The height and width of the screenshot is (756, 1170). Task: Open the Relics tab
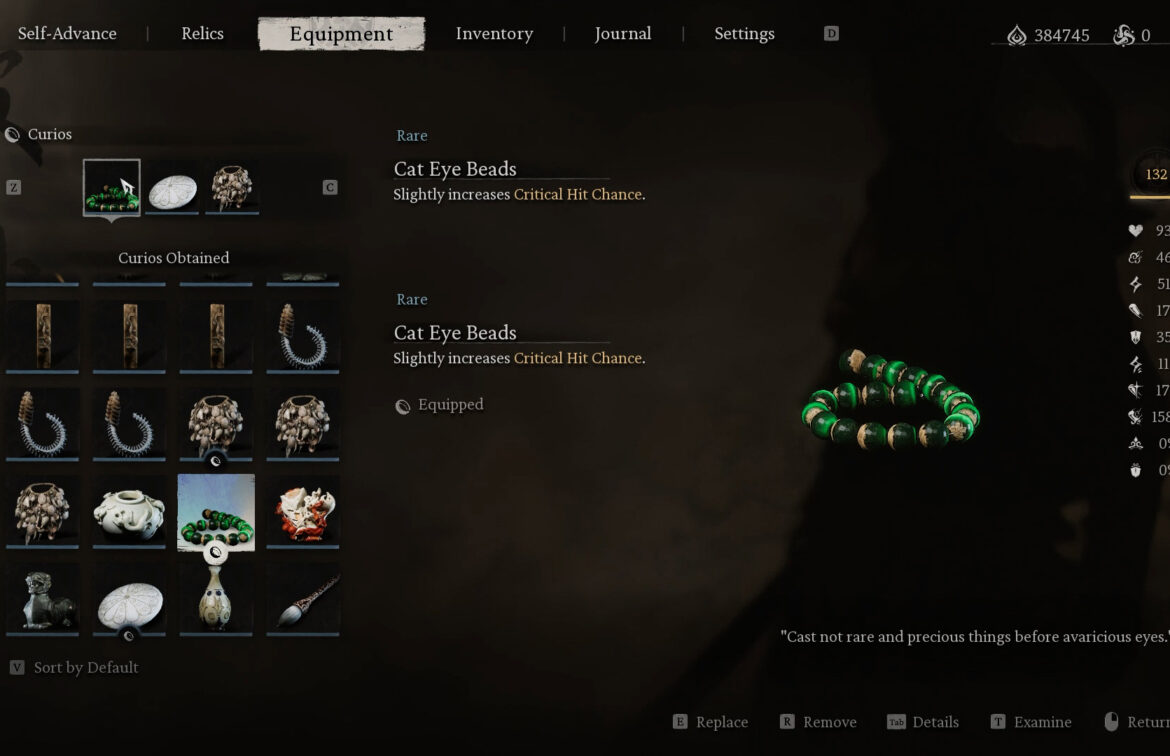(202, 34)
